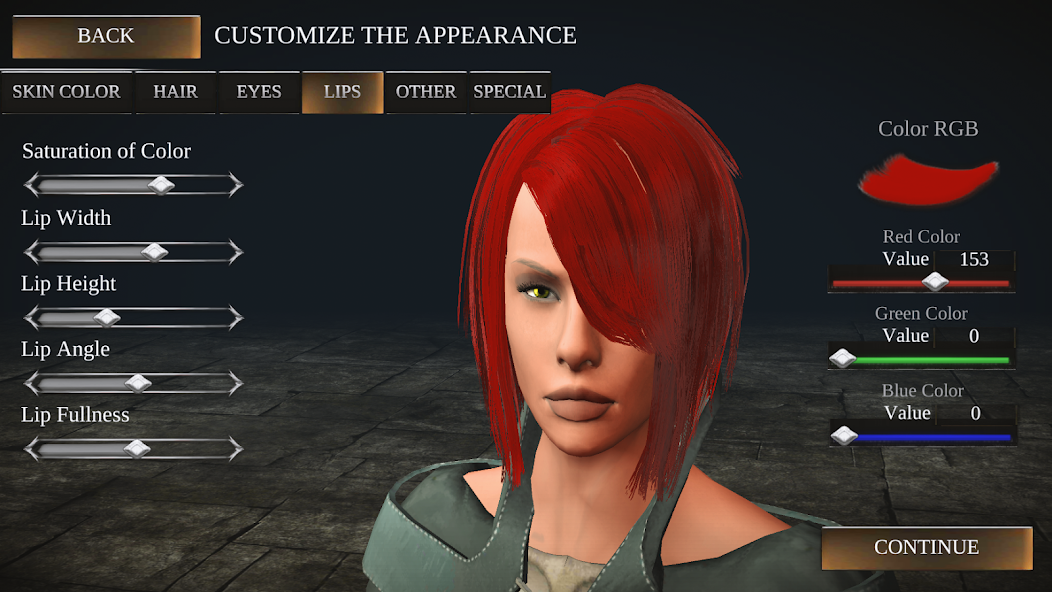This screenshot has width=1052, height=592.
Task: Switch to the Special tab
Action: pyautogui.click(x=509, y=92)
